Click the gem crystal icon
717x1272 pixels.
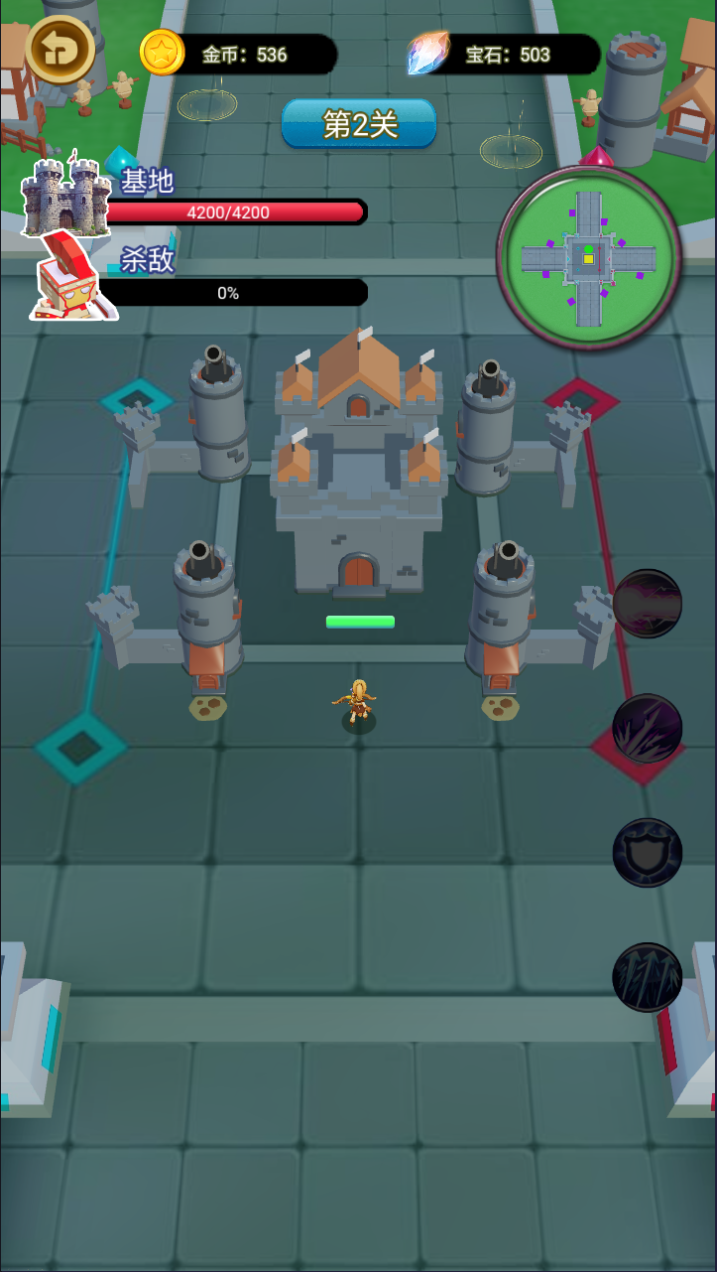click(x=428, y=54)
